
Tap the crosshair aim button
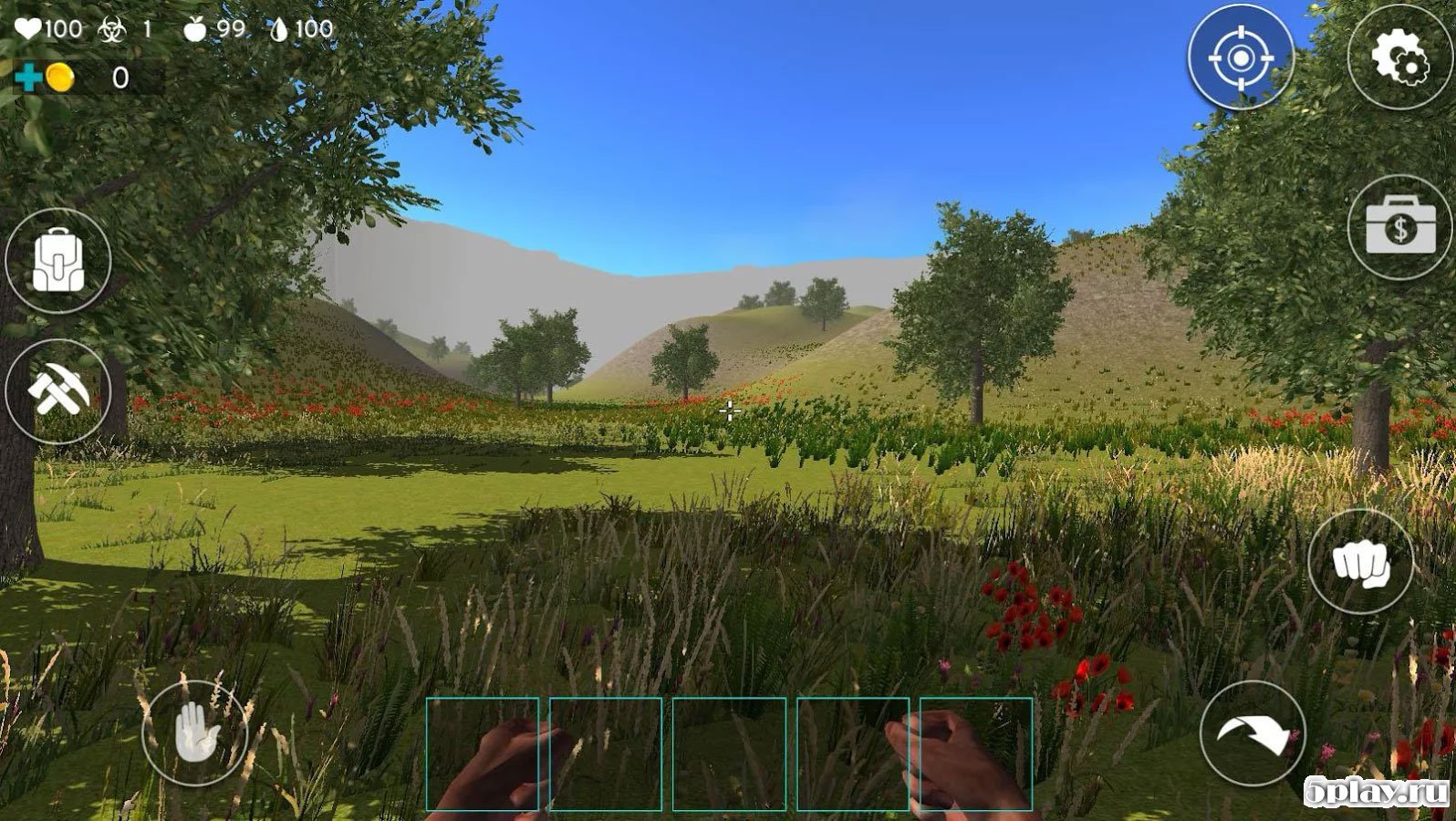(x=1241, y=57)
